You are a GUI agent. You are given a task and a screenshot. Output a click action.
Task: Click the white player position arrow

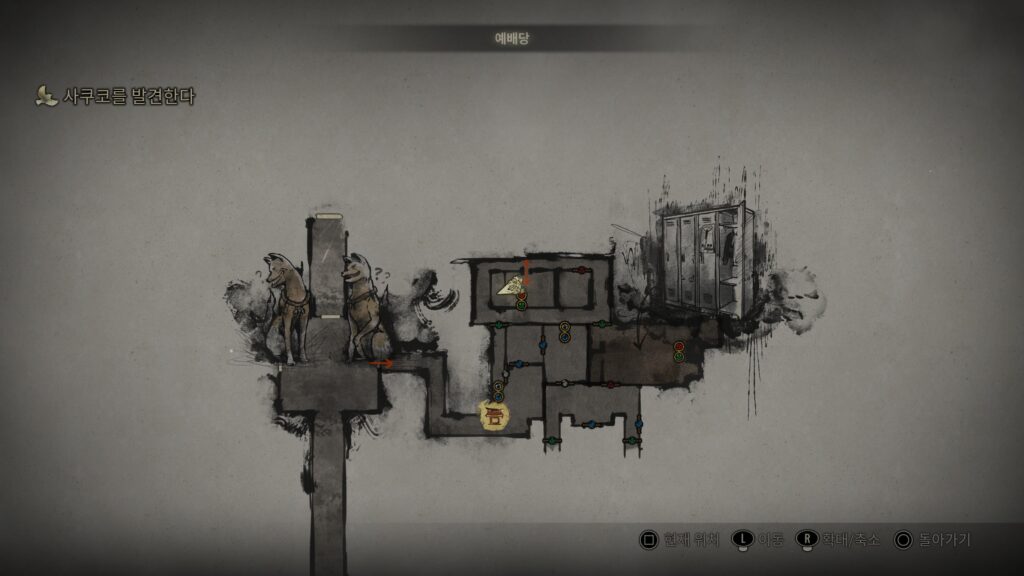[510, 287]
